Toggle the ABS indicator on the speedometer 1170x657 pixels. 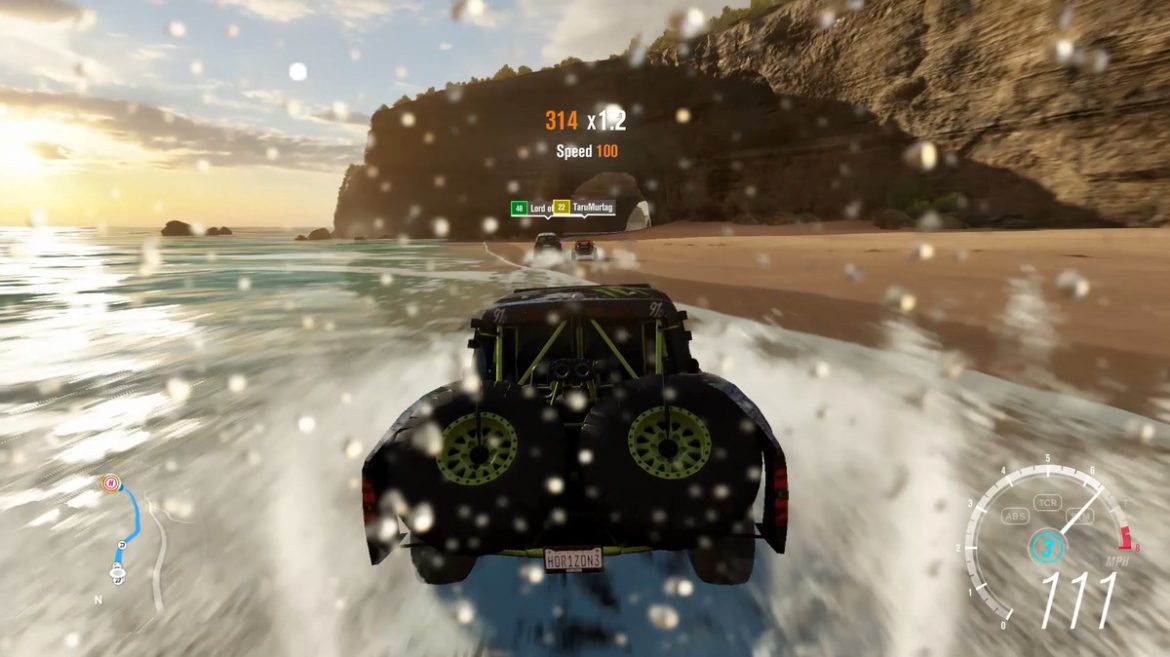1015,516
